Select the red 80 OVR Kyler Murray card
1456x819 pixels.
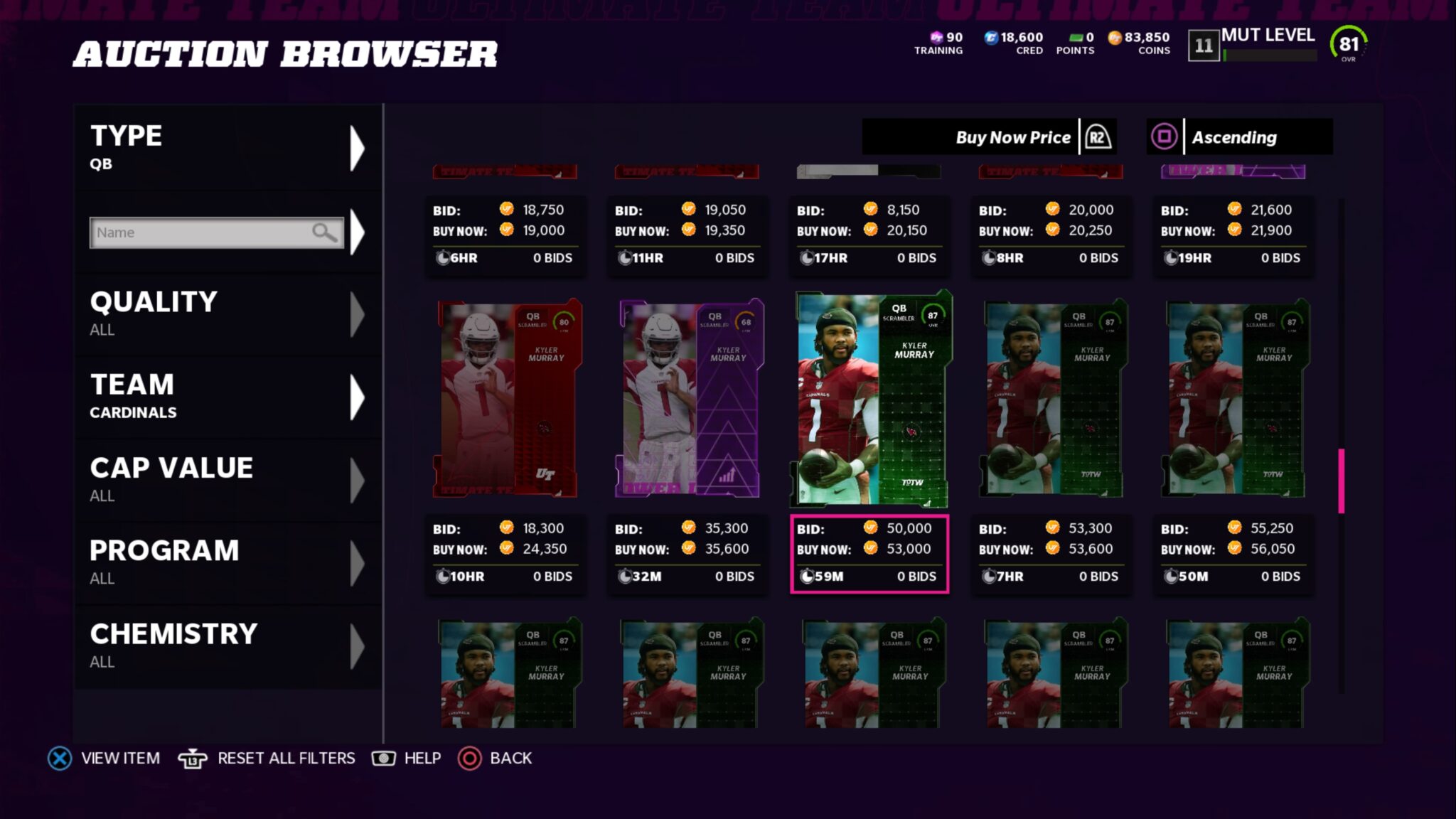pyautogui.click(x=506, y=398)
